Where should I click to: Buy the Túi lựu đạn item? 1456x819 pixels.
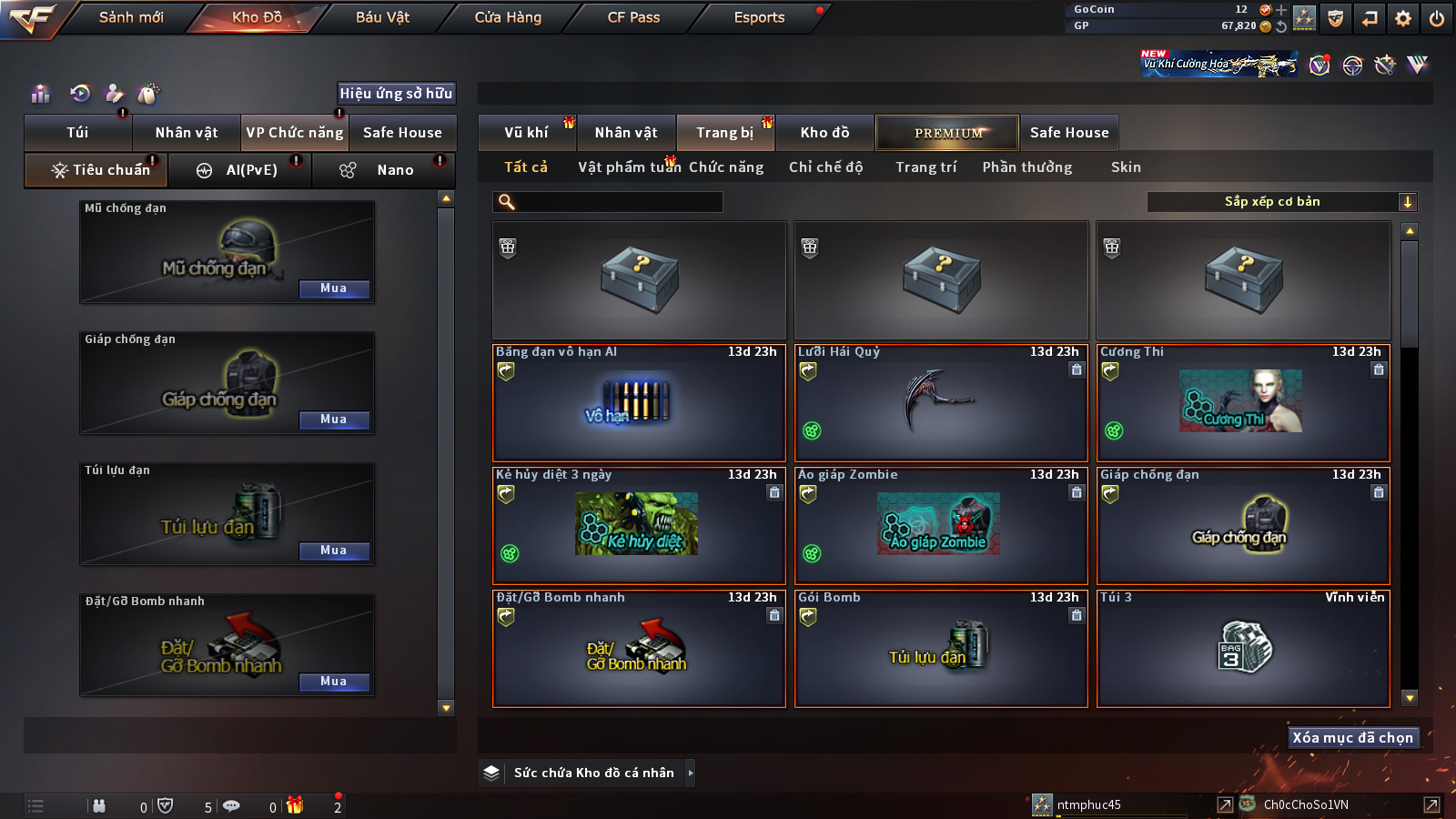pyautogui.click(x=334, y=551)
